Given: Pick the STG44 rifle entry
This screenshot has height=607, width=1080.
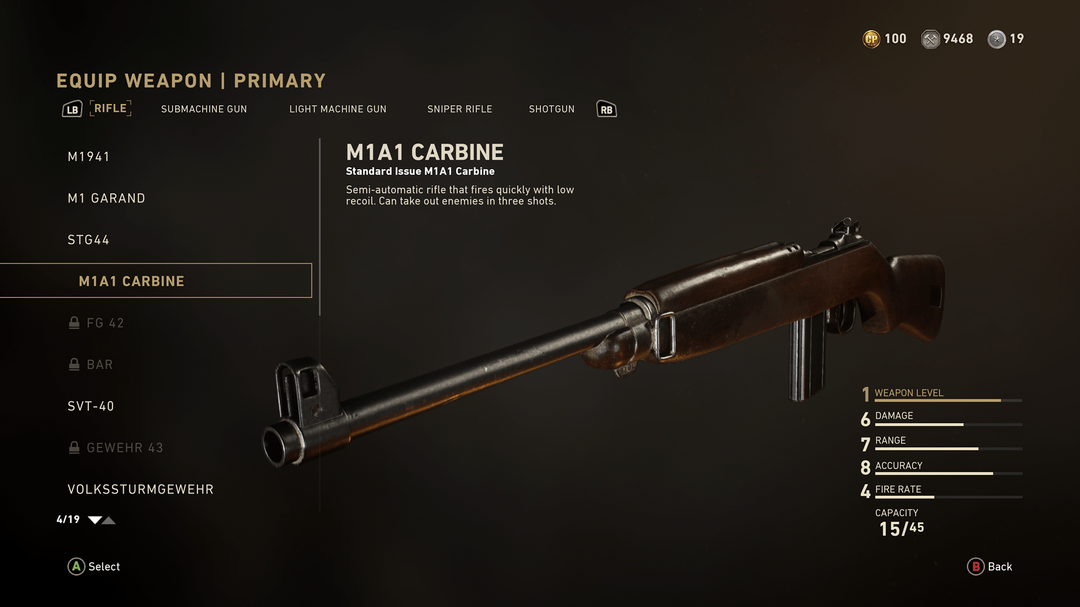Looking at the screenshot, I should click(x=88, y=240).
